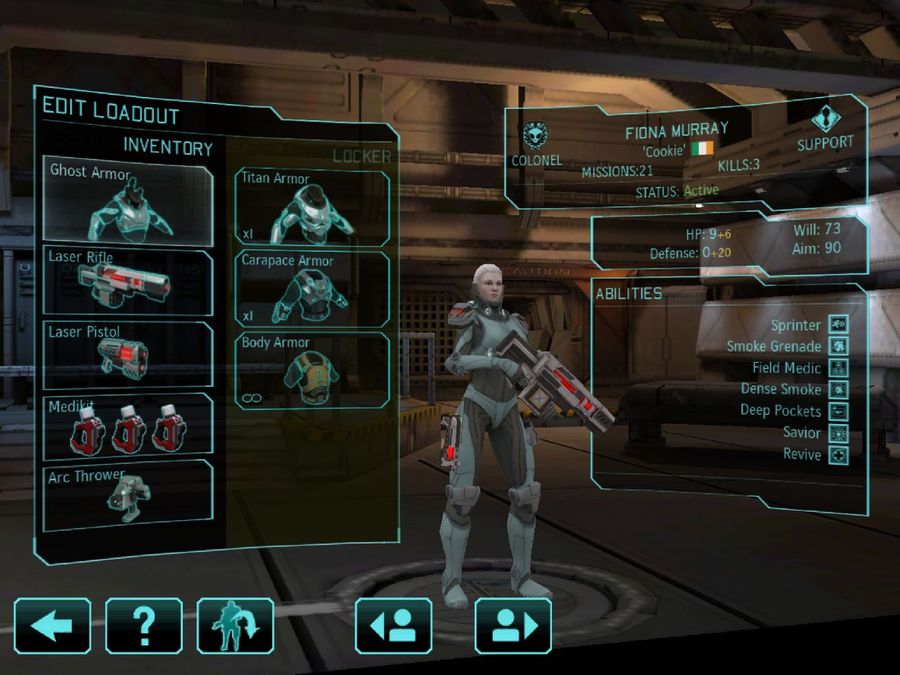Choose the Laser Rifle weapon slot
This screenshot has height=675, width=900.
pos(128,282)
